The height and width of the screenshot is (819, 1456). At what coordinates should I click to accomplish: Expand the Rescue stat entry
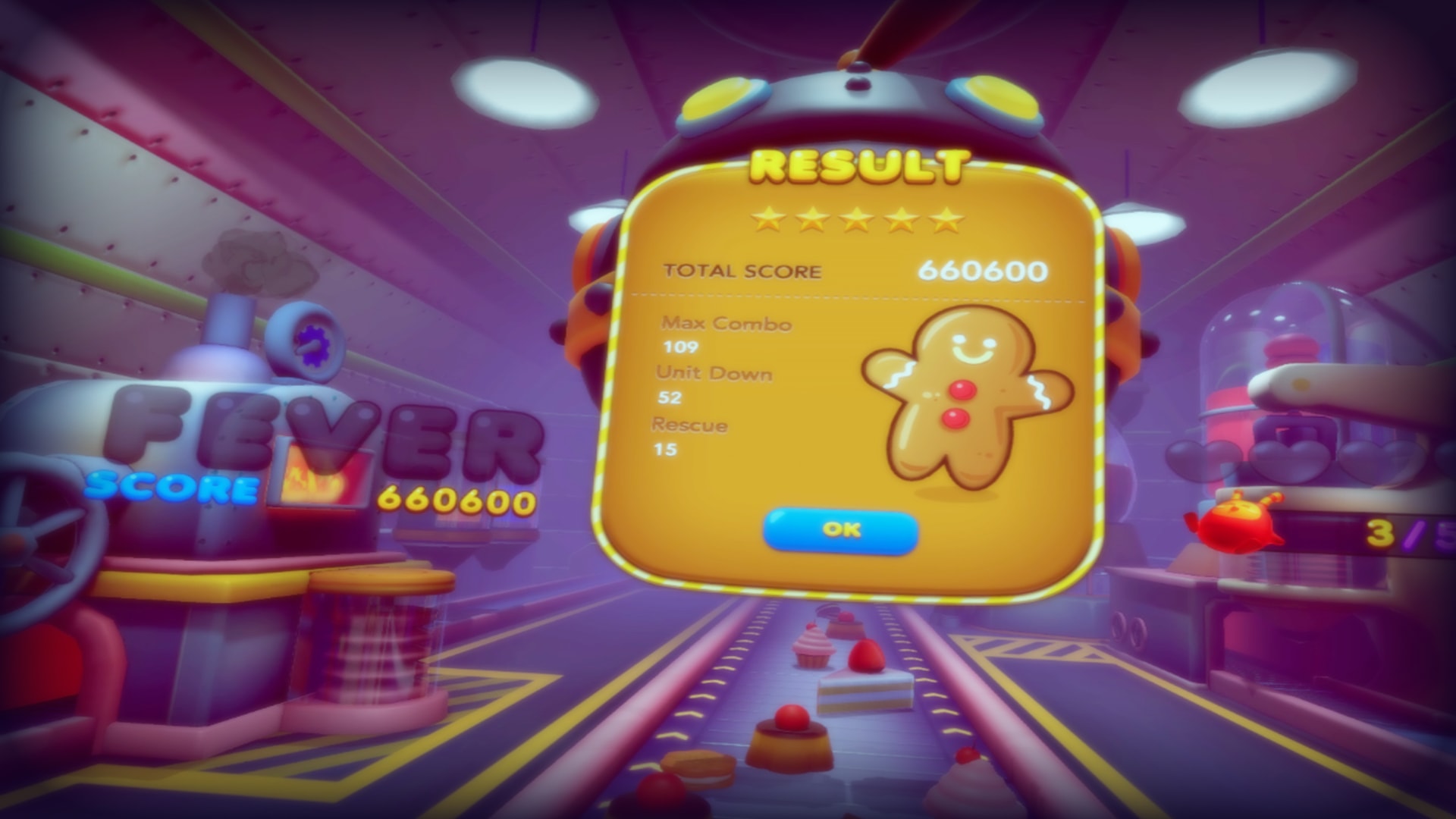point(690,426)
